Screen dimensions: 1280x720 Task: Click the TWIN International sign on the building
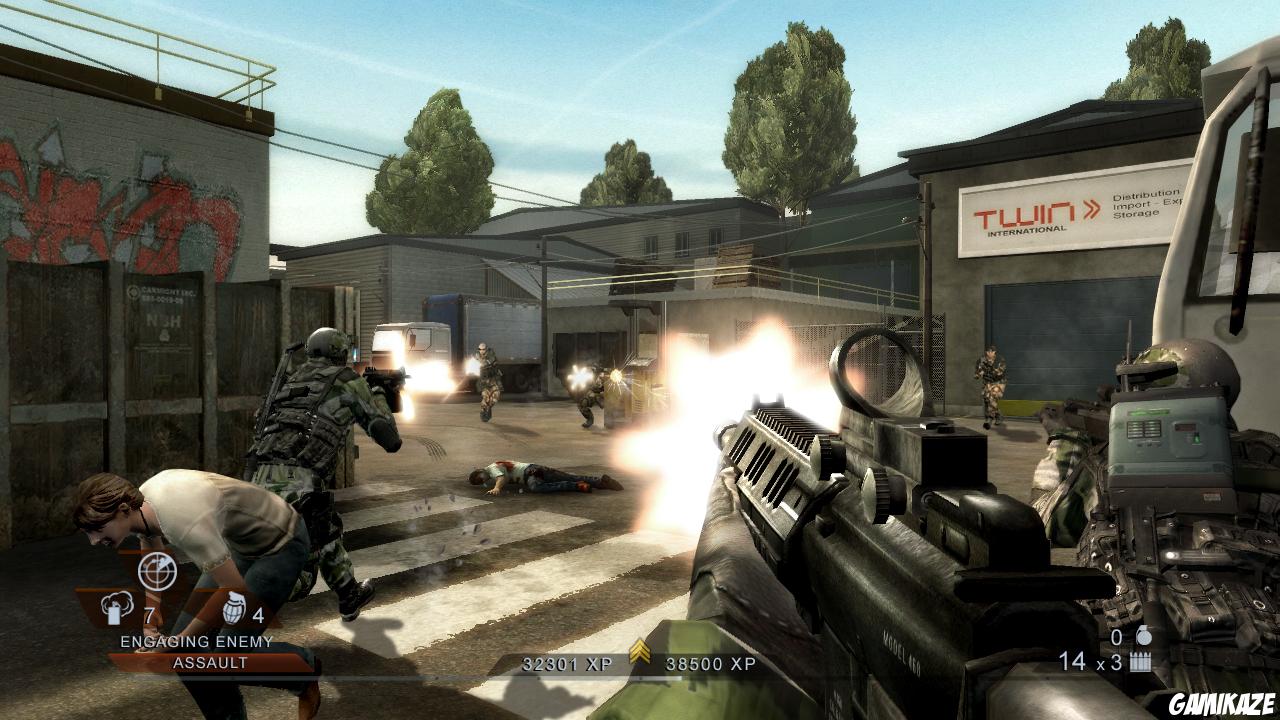click(1030, 215)
